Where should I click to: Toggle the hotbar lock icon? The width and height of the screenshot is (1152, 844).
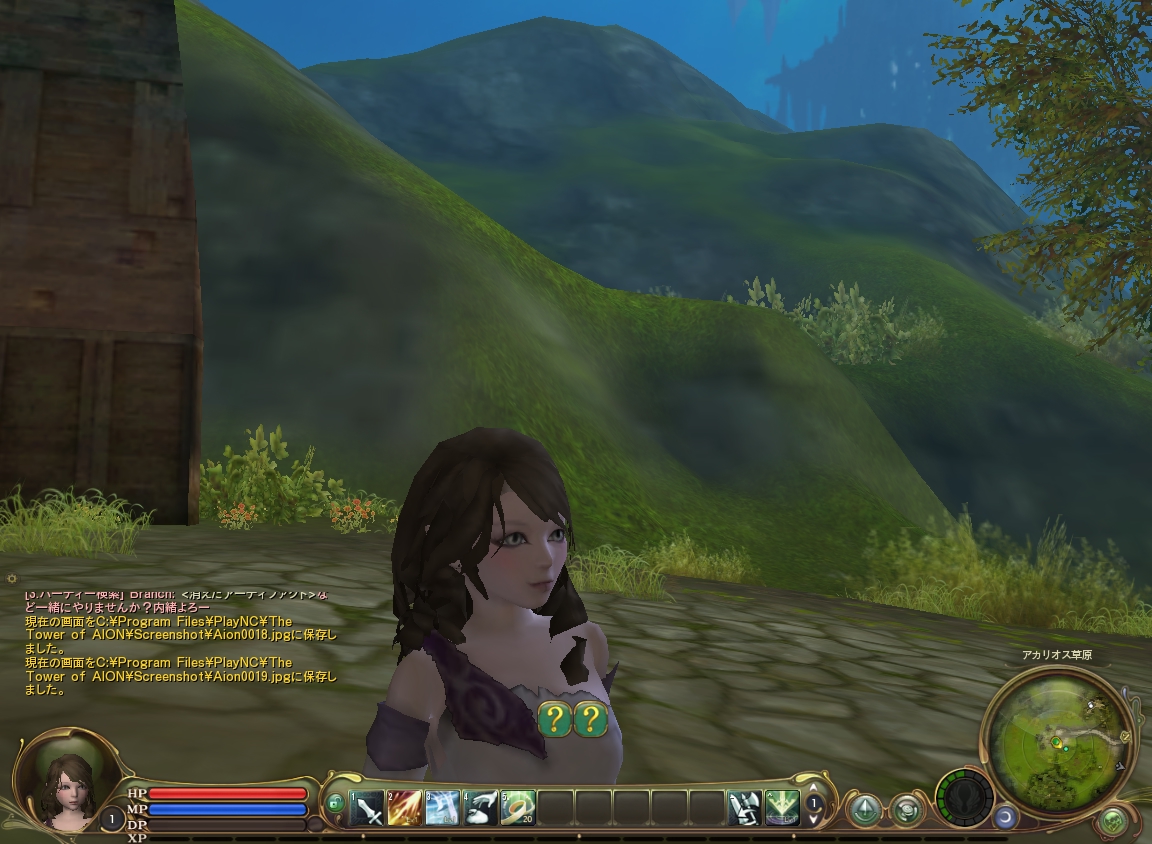(335, 803)
